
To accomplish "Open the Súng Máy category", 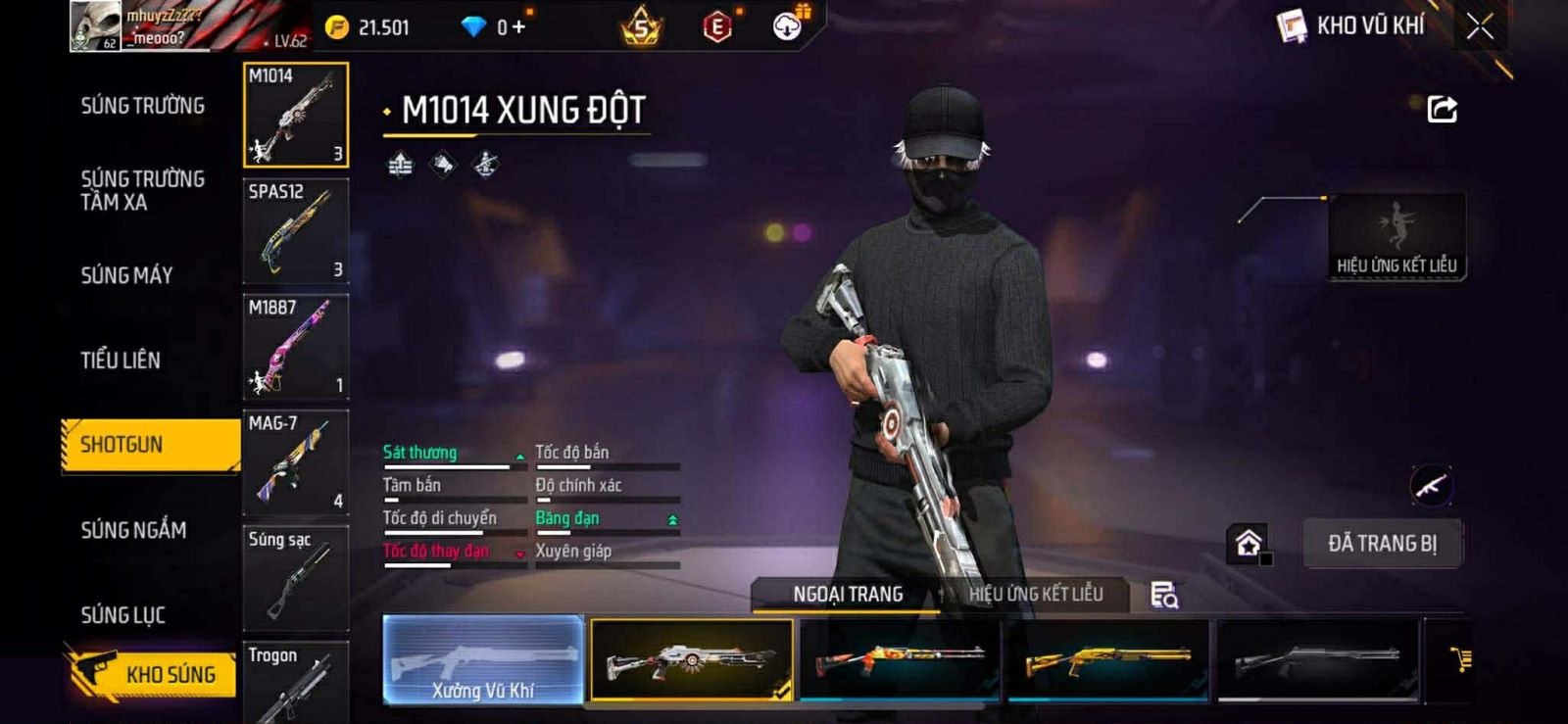I will point(127,275).
